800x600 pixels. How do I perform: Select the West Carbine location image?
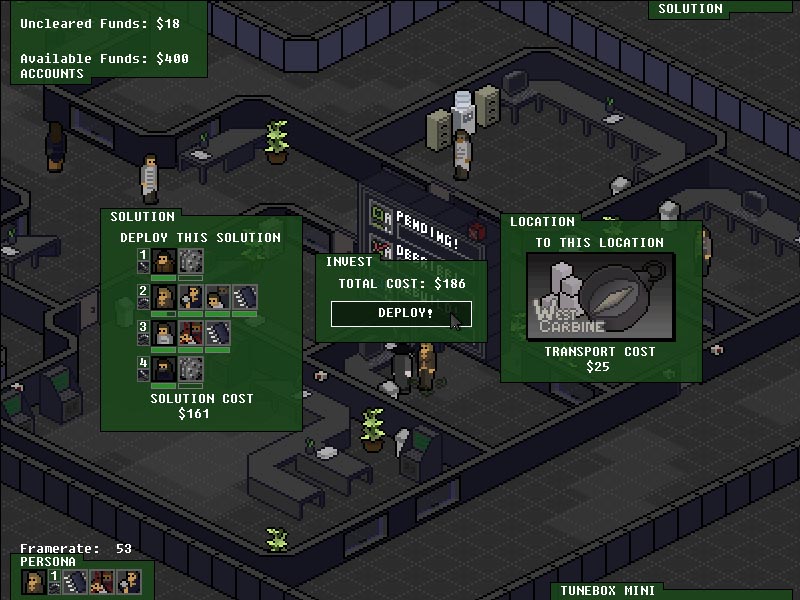[601, 296]
